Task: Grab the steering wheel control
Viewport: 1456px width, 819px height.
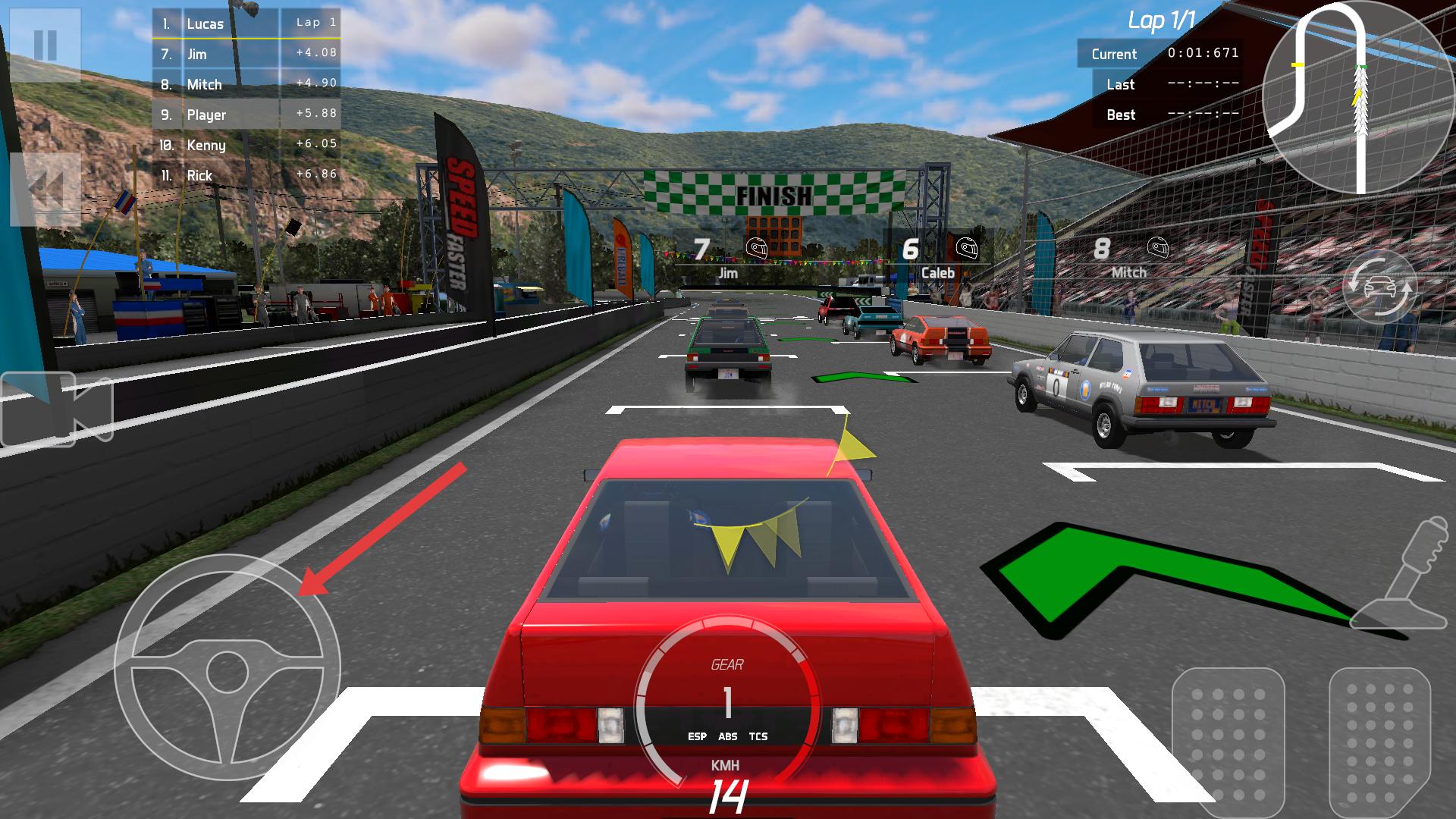Action: (227, 667)
